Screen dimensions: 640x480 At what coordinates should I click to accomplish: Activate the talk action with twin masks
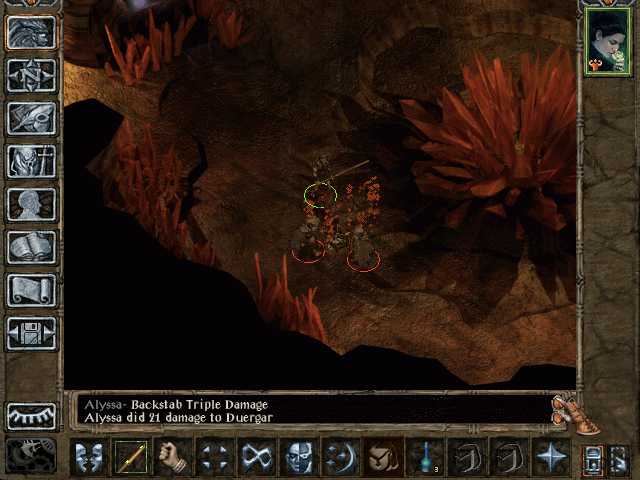click(x=89, y=458)
